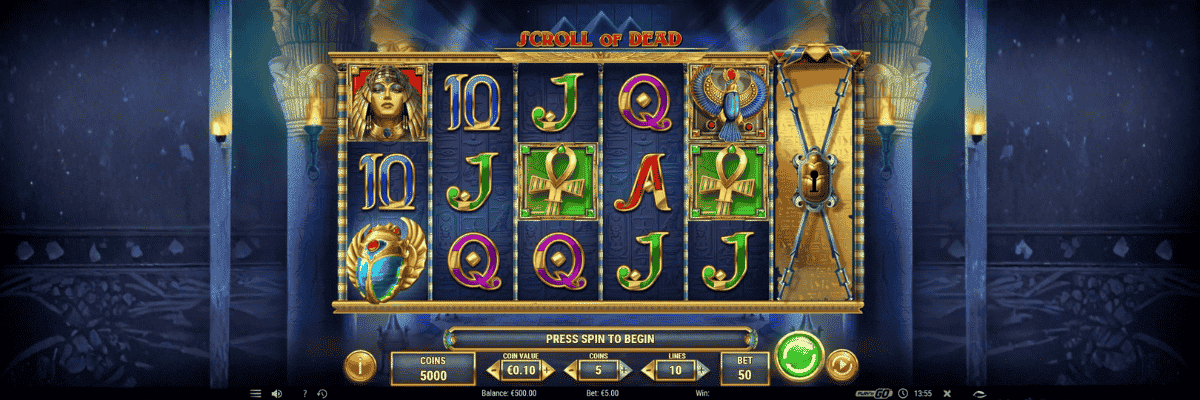Open help via the question mark
The width and height of the screenshot is (1200, 400).
tap(305, 393)
